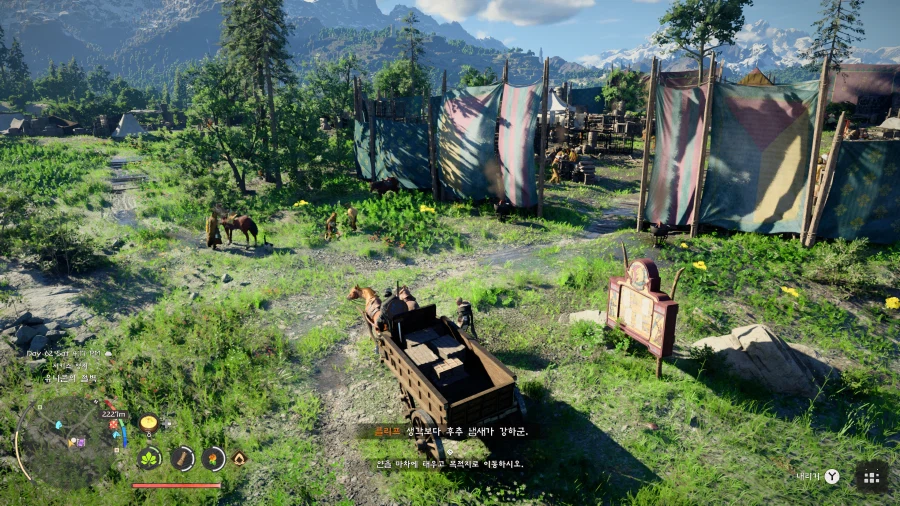Click the campfire diamond icon
The image size is (900, 506).
240,458
